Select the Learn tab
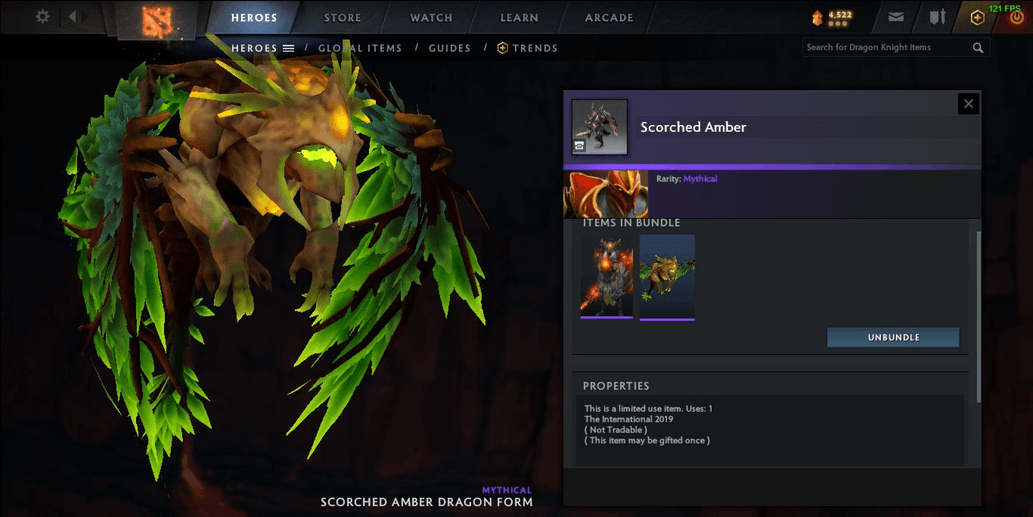 pyautogui.click(x=519, y=18)
